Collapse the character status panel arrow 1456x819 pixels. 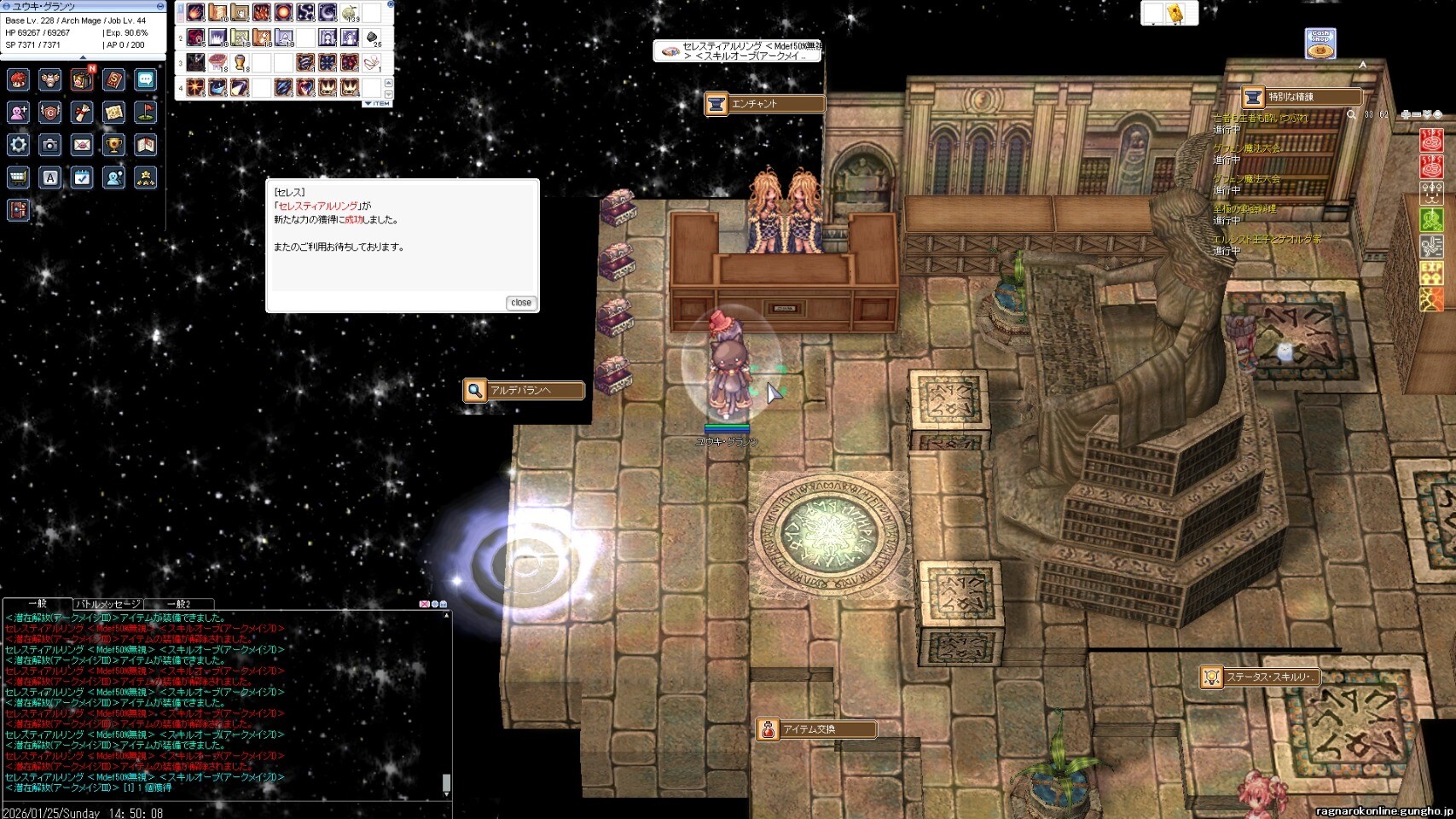point(83,57)
